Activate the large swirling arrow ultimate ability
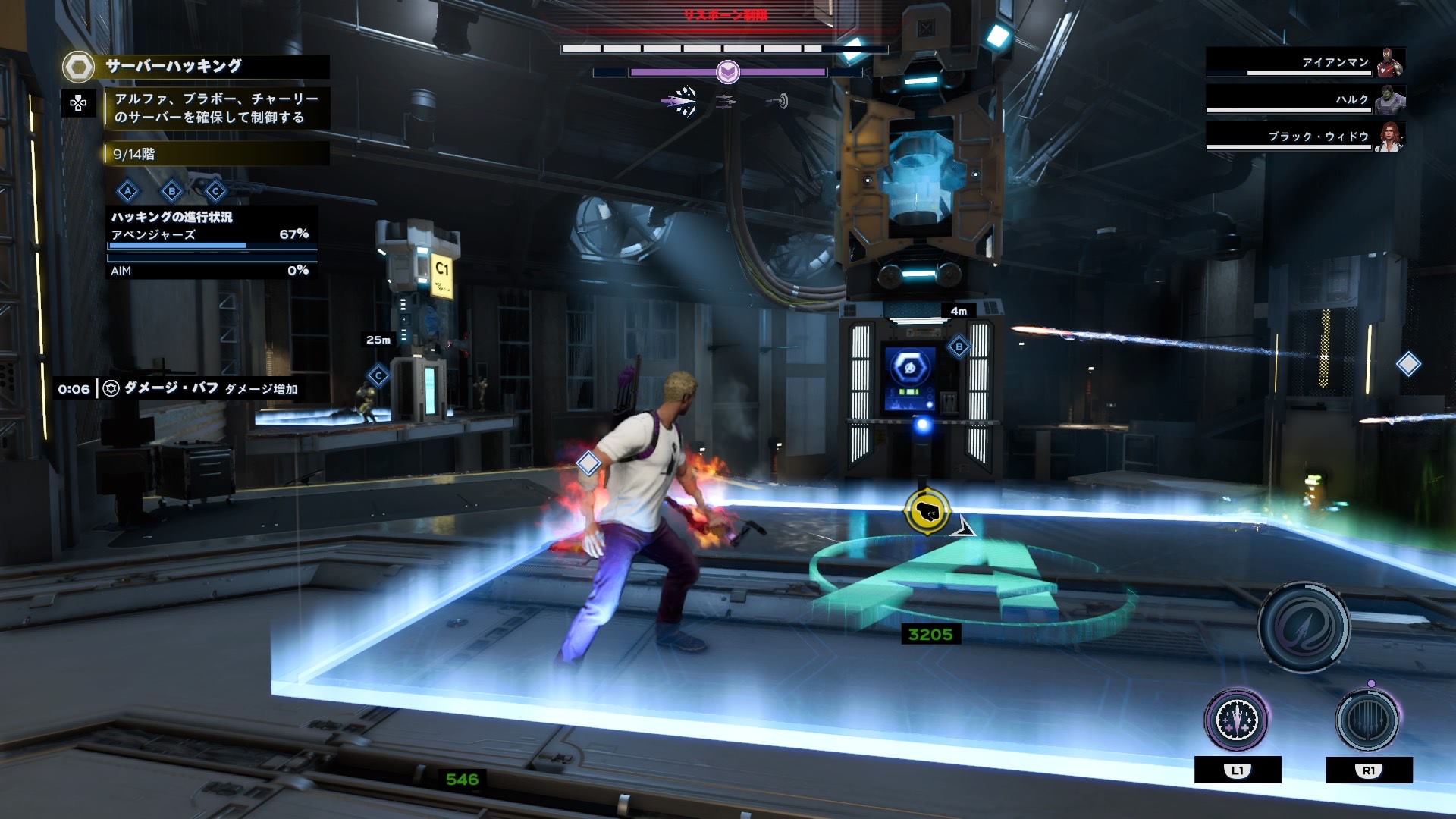1456x819 pixels. [1304, 627]
